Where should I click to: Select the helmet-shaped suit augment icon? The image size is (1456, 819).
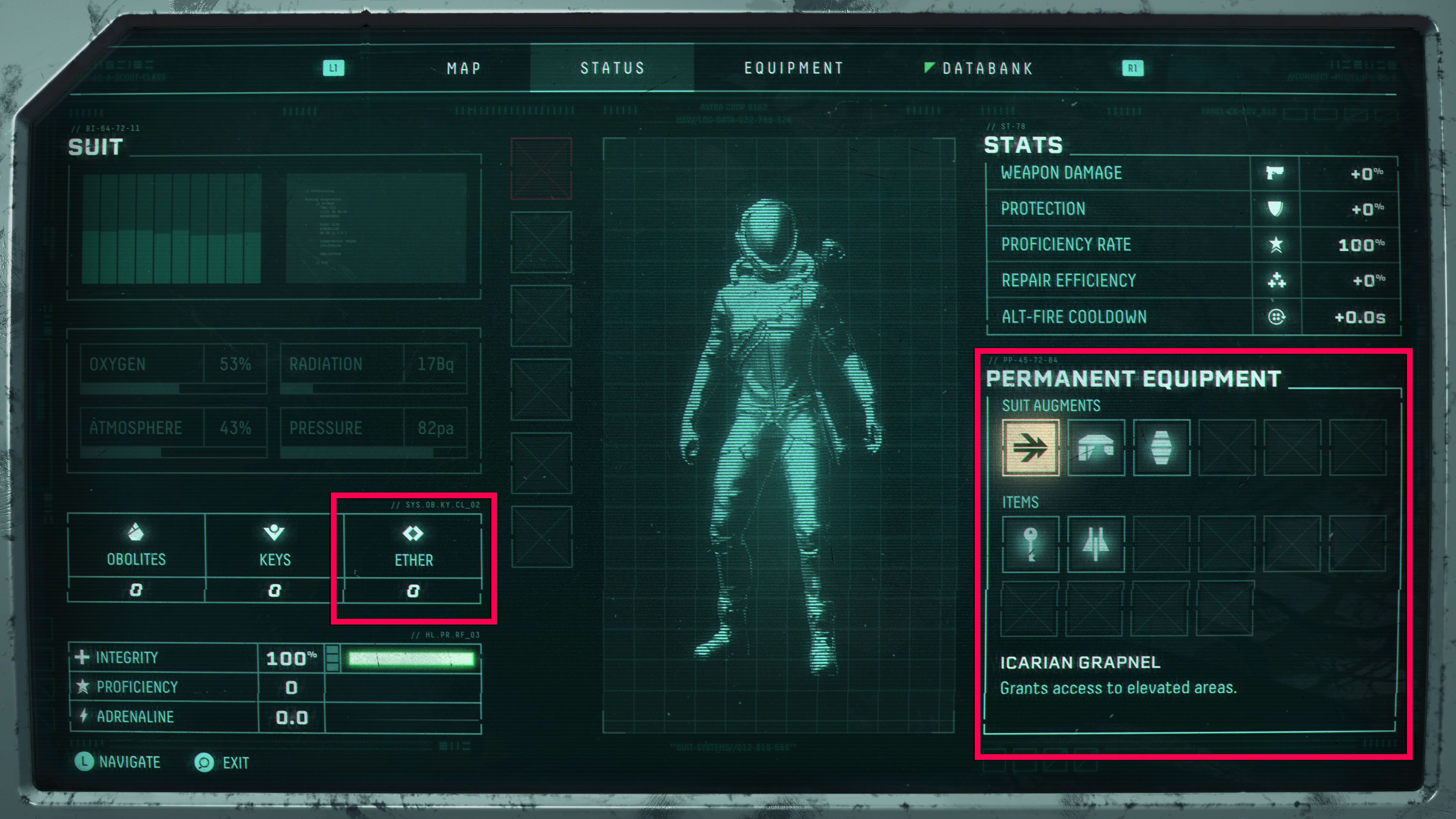pyautogui.click(x=1096, y=447)
